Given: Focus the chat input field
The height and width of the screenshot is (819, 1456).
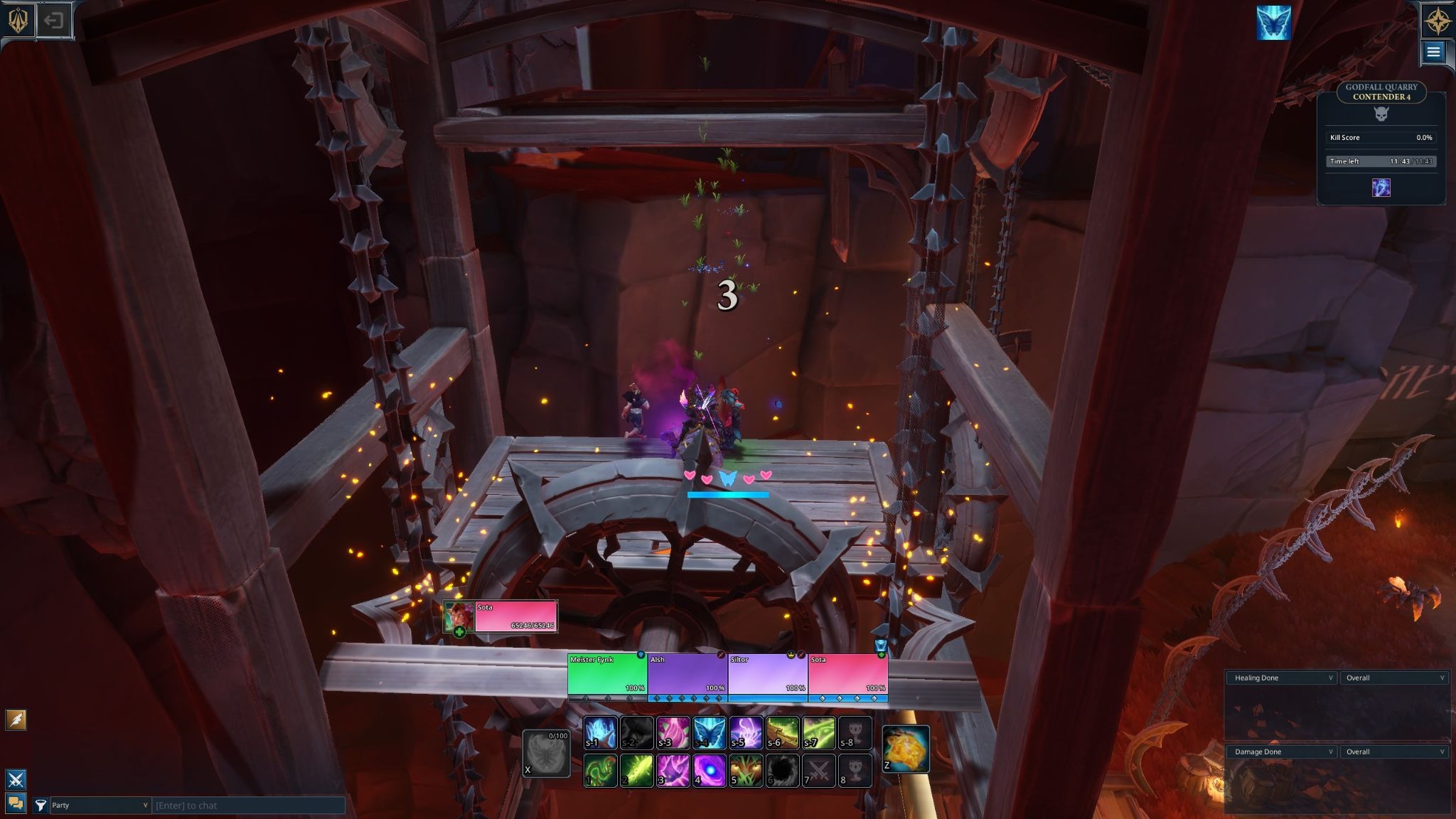Looking at the screenshot, I should point(249,805).
